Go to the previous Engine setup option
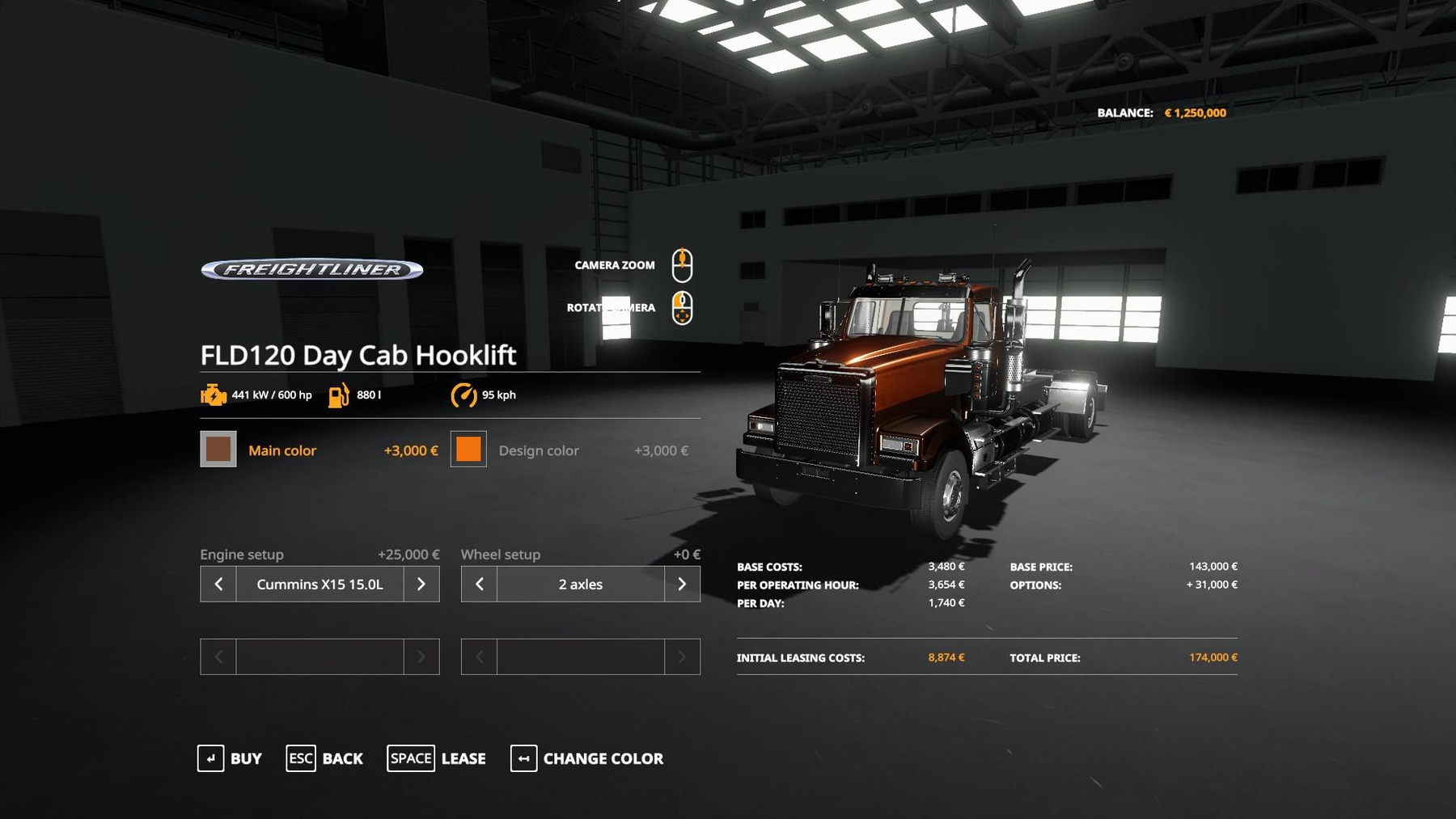This screenshot has height=819, width=1456. click(x=218, y=584)
